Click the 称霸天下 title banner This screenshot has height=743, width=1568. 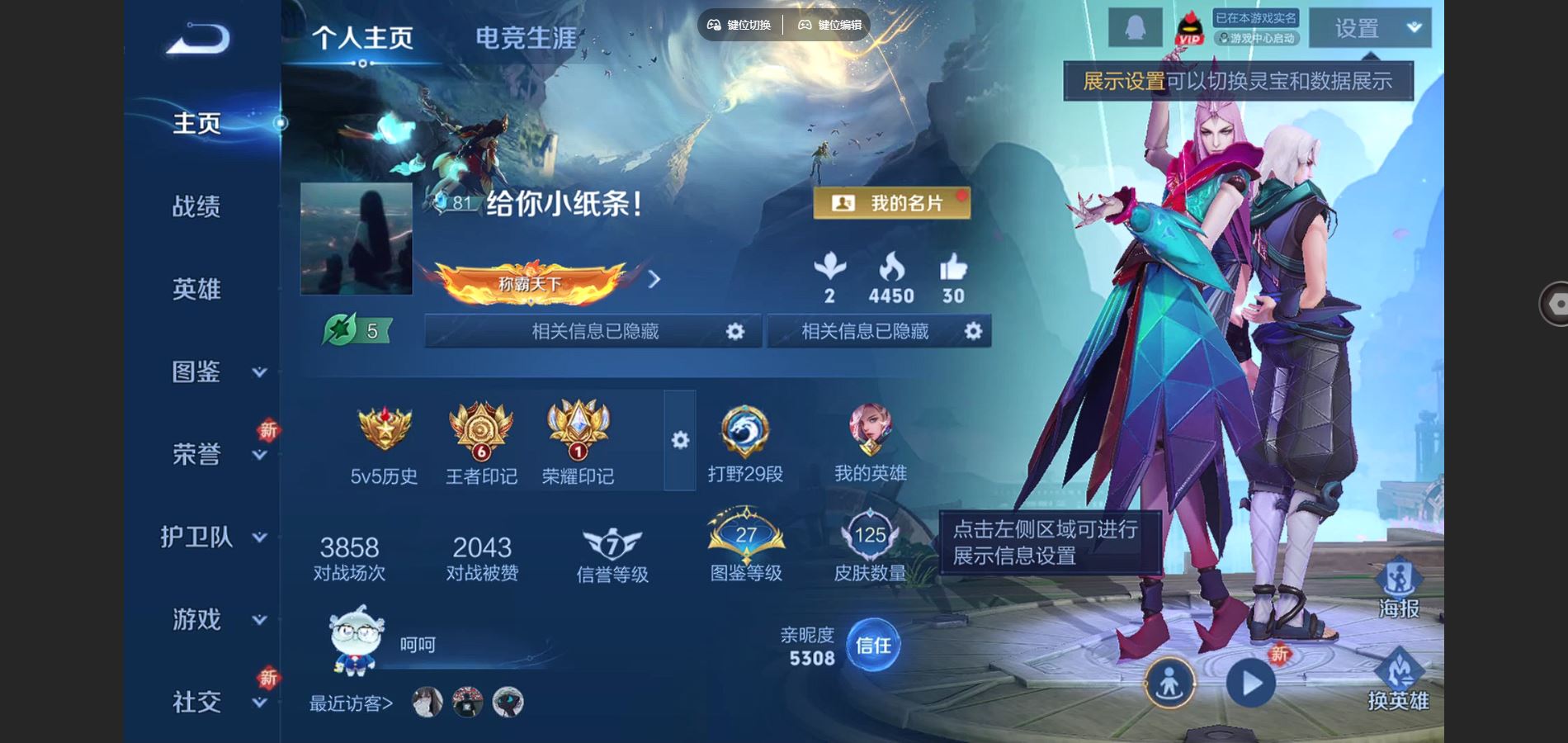(531, 282)
